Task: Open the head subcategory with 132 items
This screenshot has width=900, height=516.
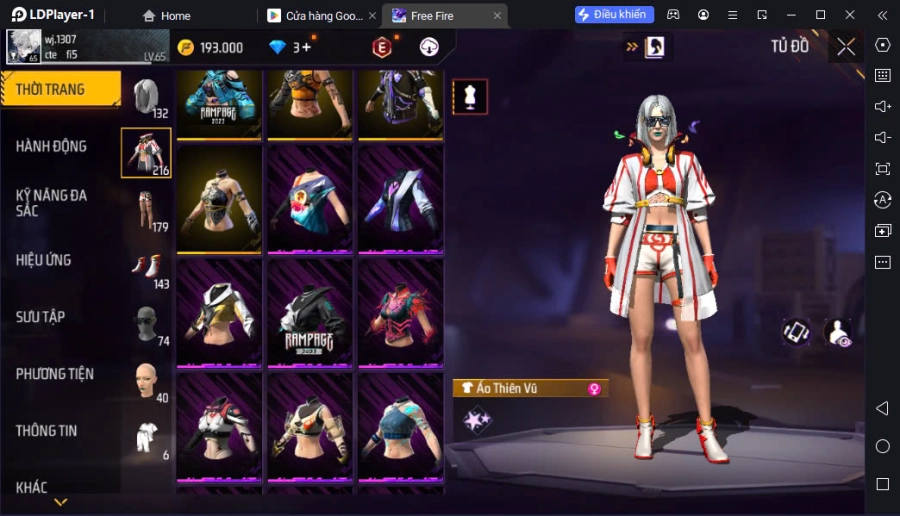Action: (147, 96)
